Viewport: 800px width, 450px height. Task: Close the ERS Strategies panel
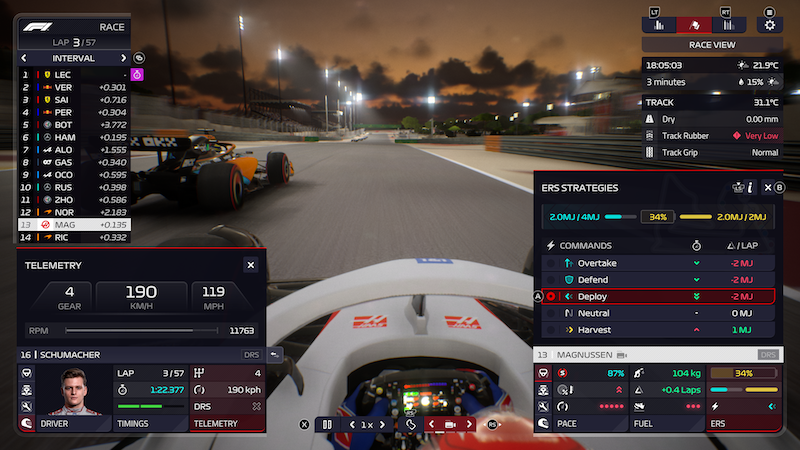768,187
